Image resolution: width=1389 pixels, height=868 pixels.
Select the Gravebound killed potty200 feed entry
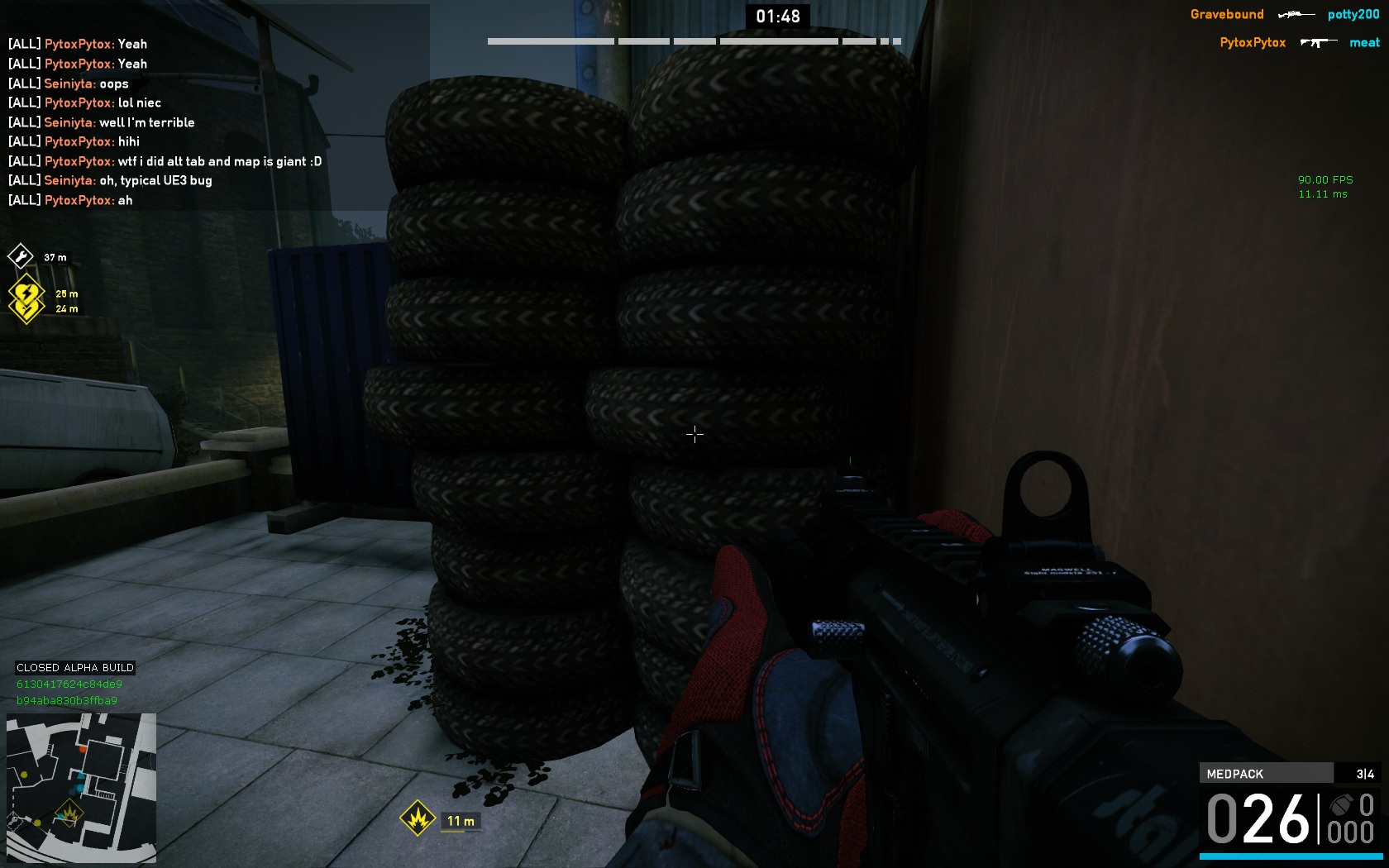(x=1284, y=14)
